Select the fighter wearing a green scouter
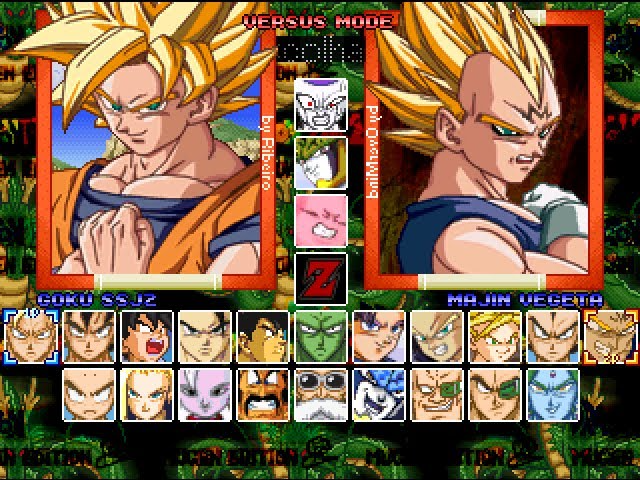640x480 pixels. pyautogui.click(x=437, y=393)
